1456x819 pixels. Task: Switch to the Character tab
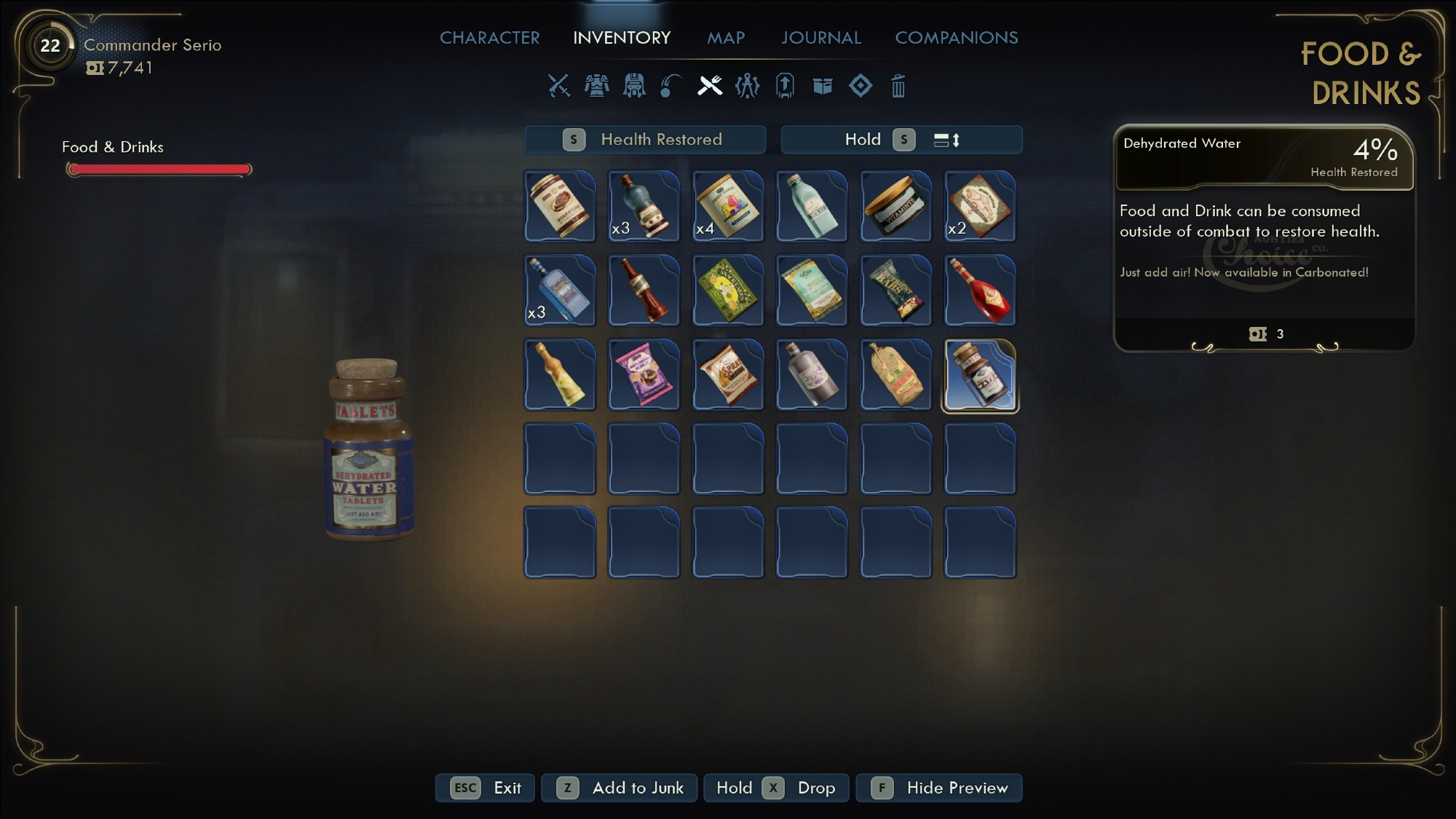click(489, 38)
